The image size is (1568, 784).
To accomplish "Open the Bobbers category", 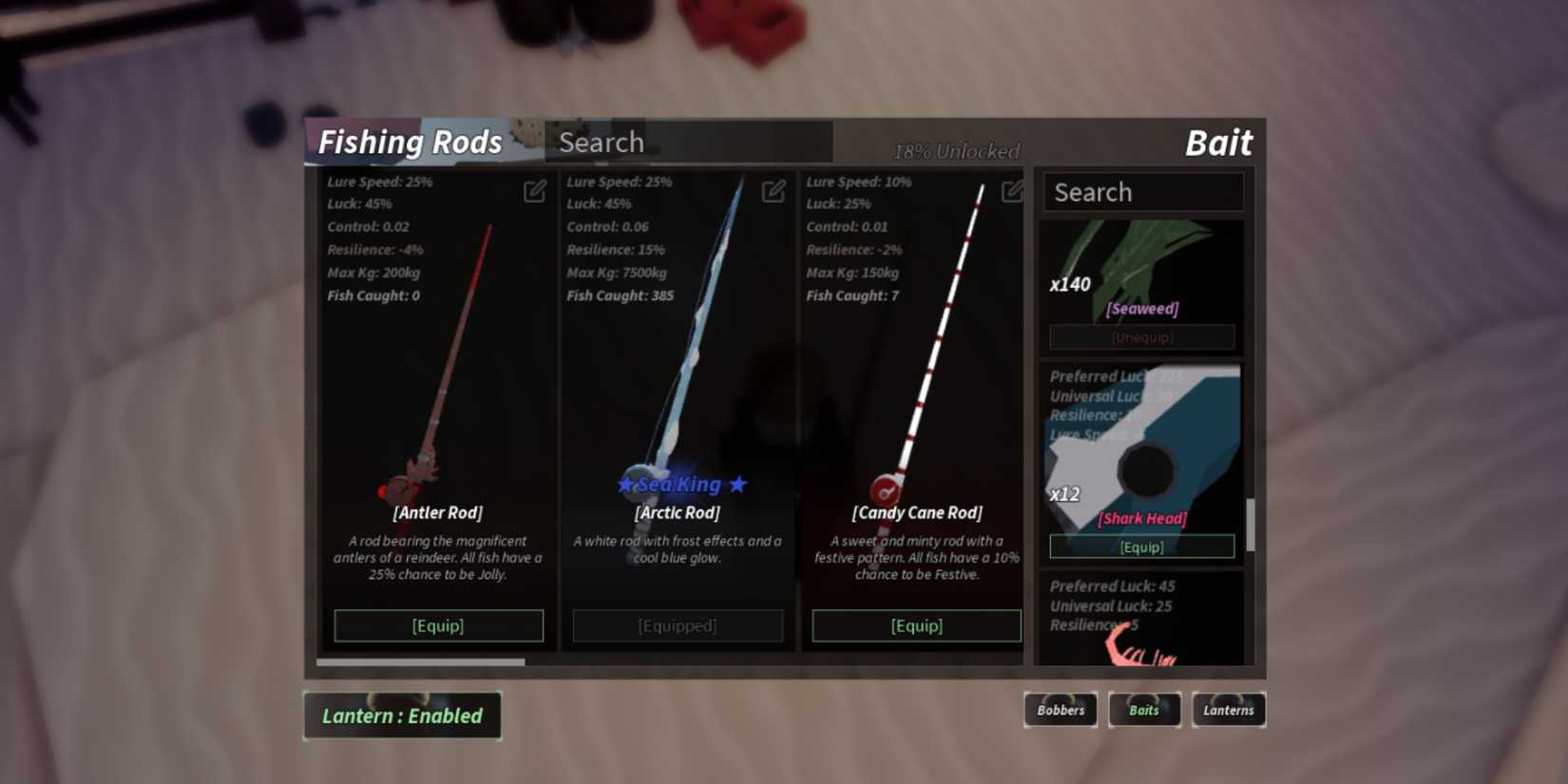I will [x=1061, y=710].
